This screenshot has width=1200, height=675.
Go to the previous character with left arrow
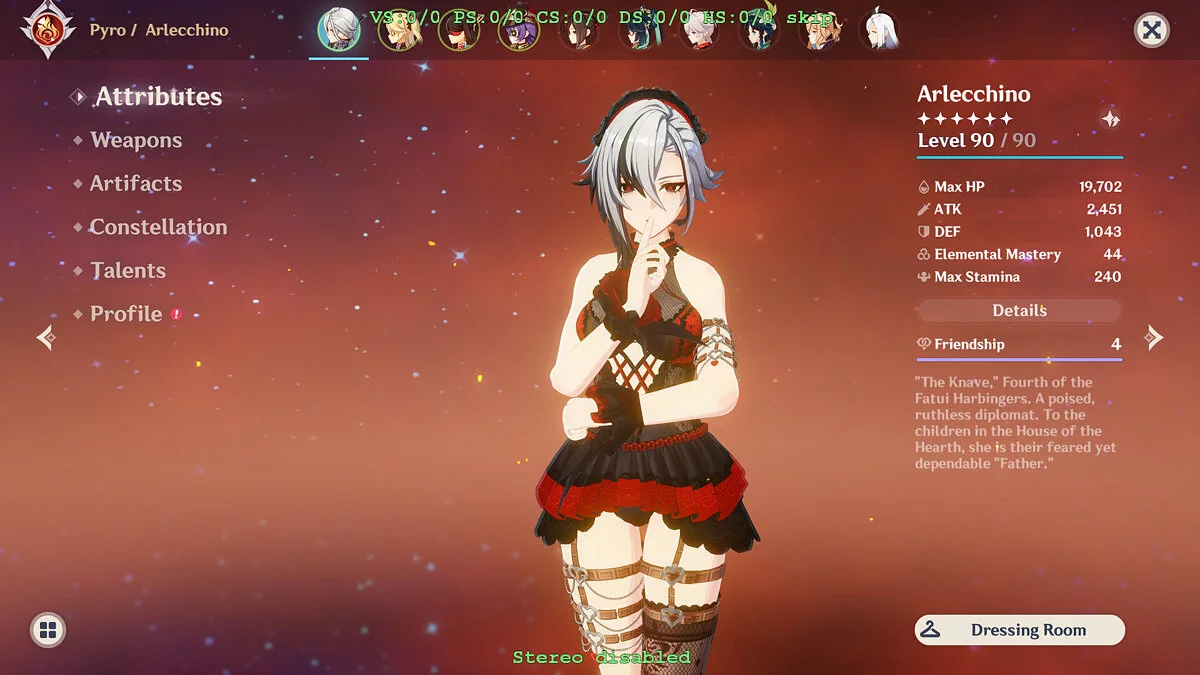click(46, 338)
